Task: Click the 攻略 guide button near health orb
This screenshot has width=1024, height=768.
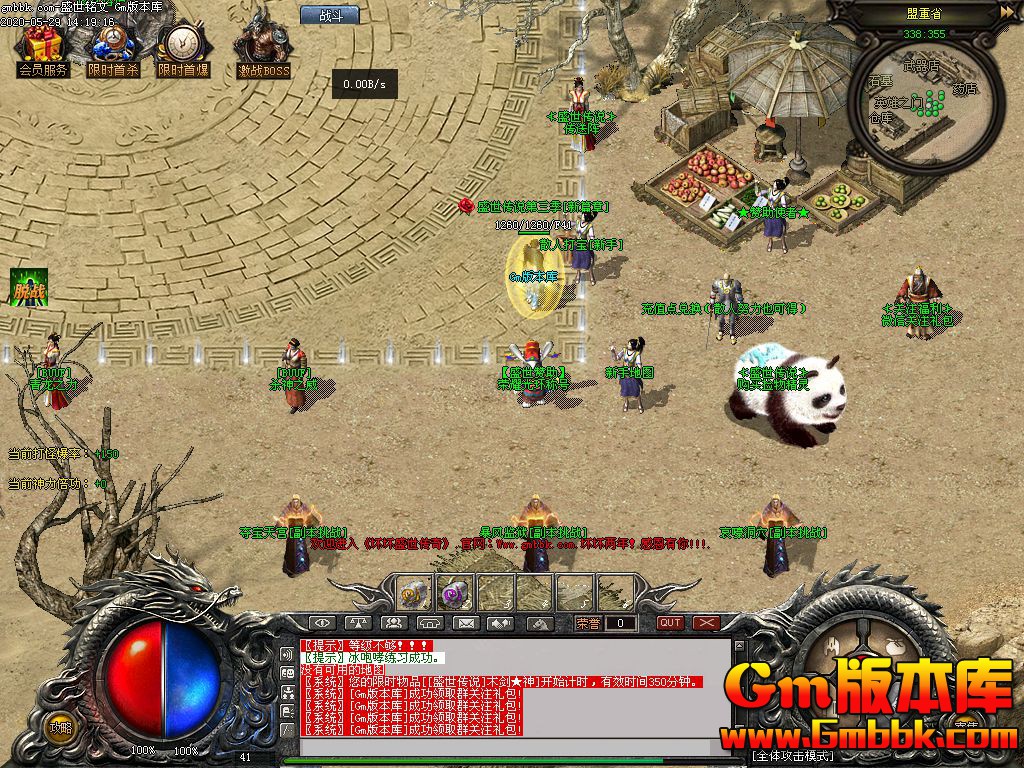Action: (62, 726)
